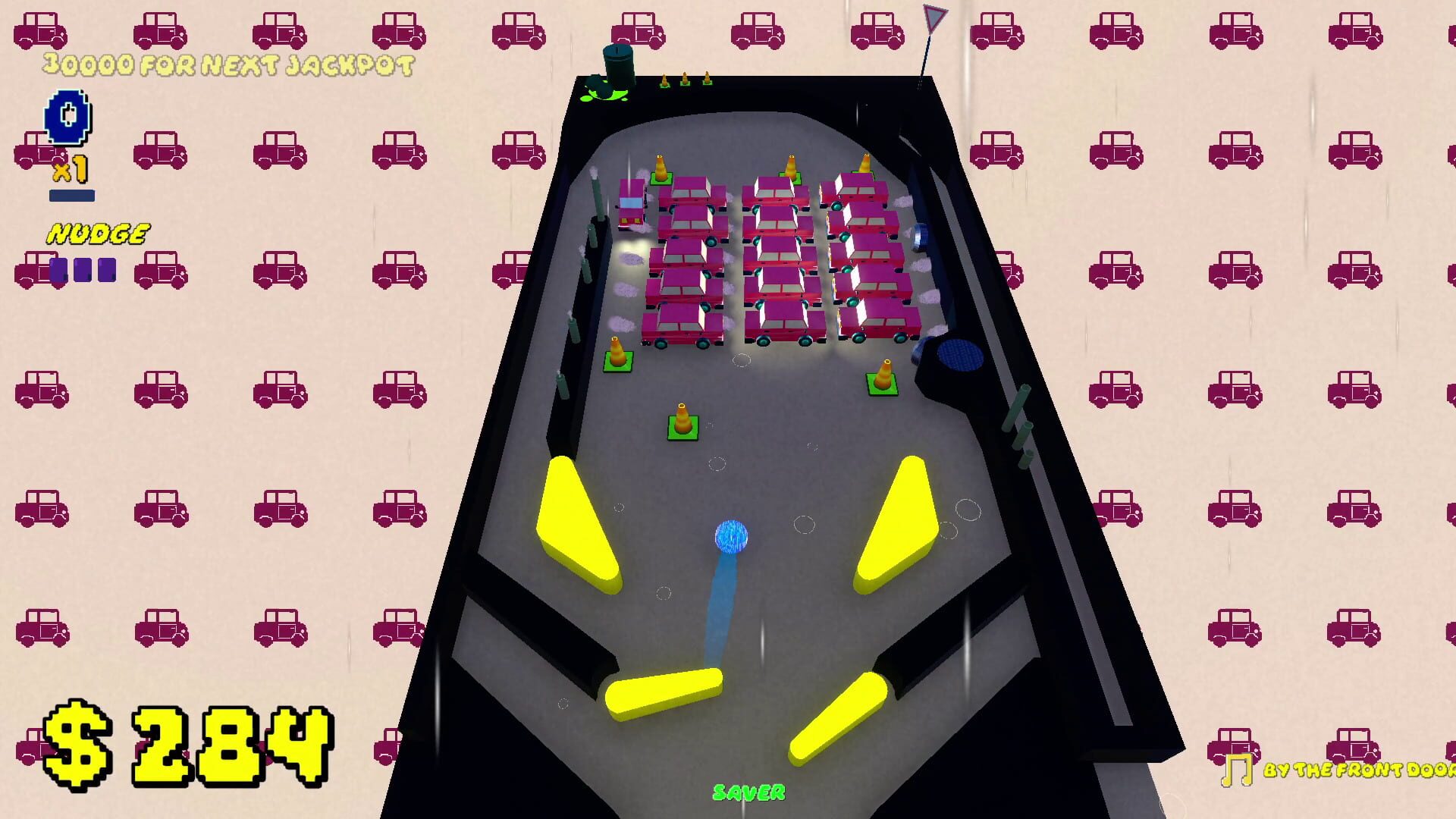
Task: Click the pinball on the playfield
Action: click(732, 536)
